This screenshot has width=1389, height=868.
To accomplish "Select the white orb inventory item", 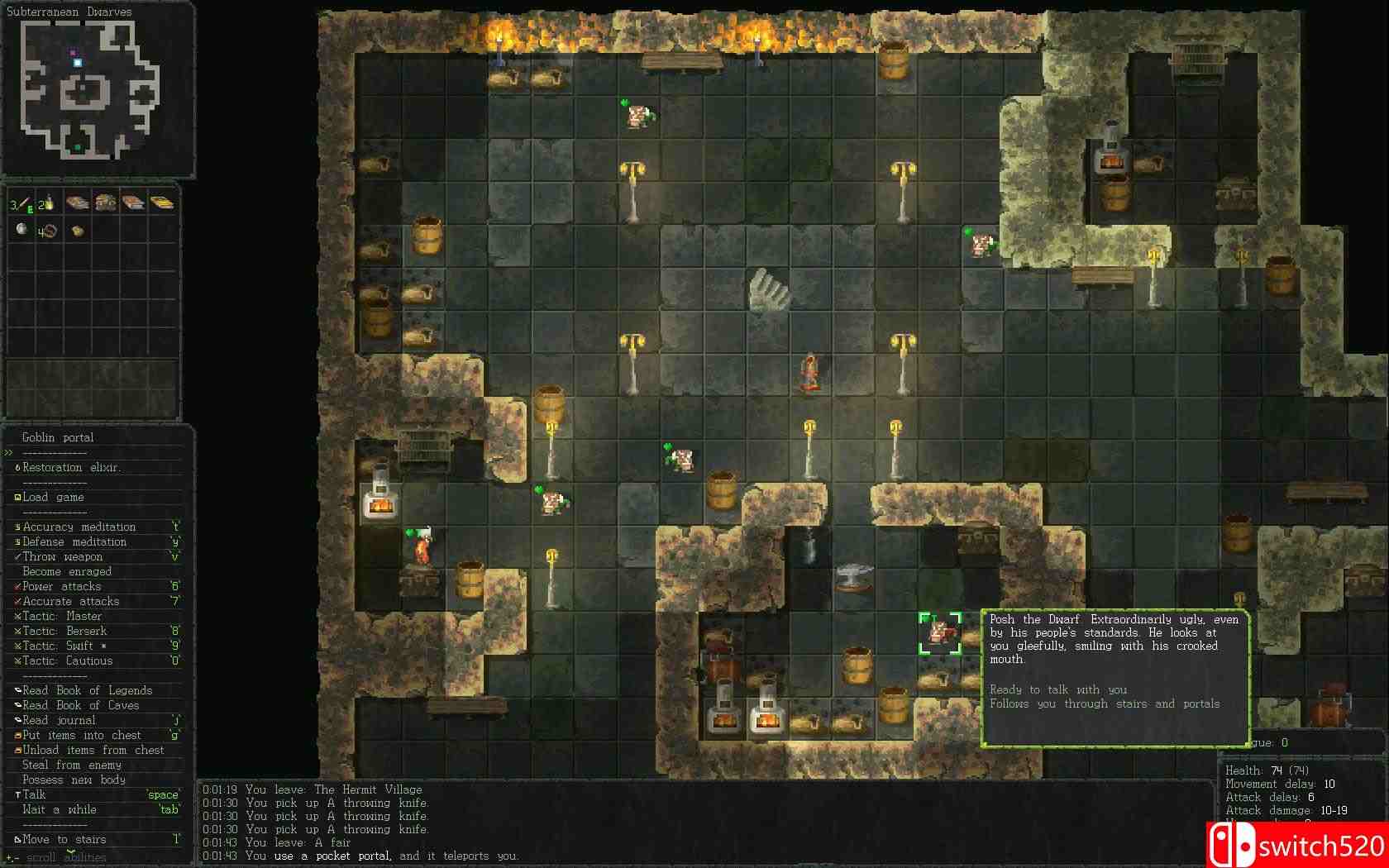I will [21, 230].
